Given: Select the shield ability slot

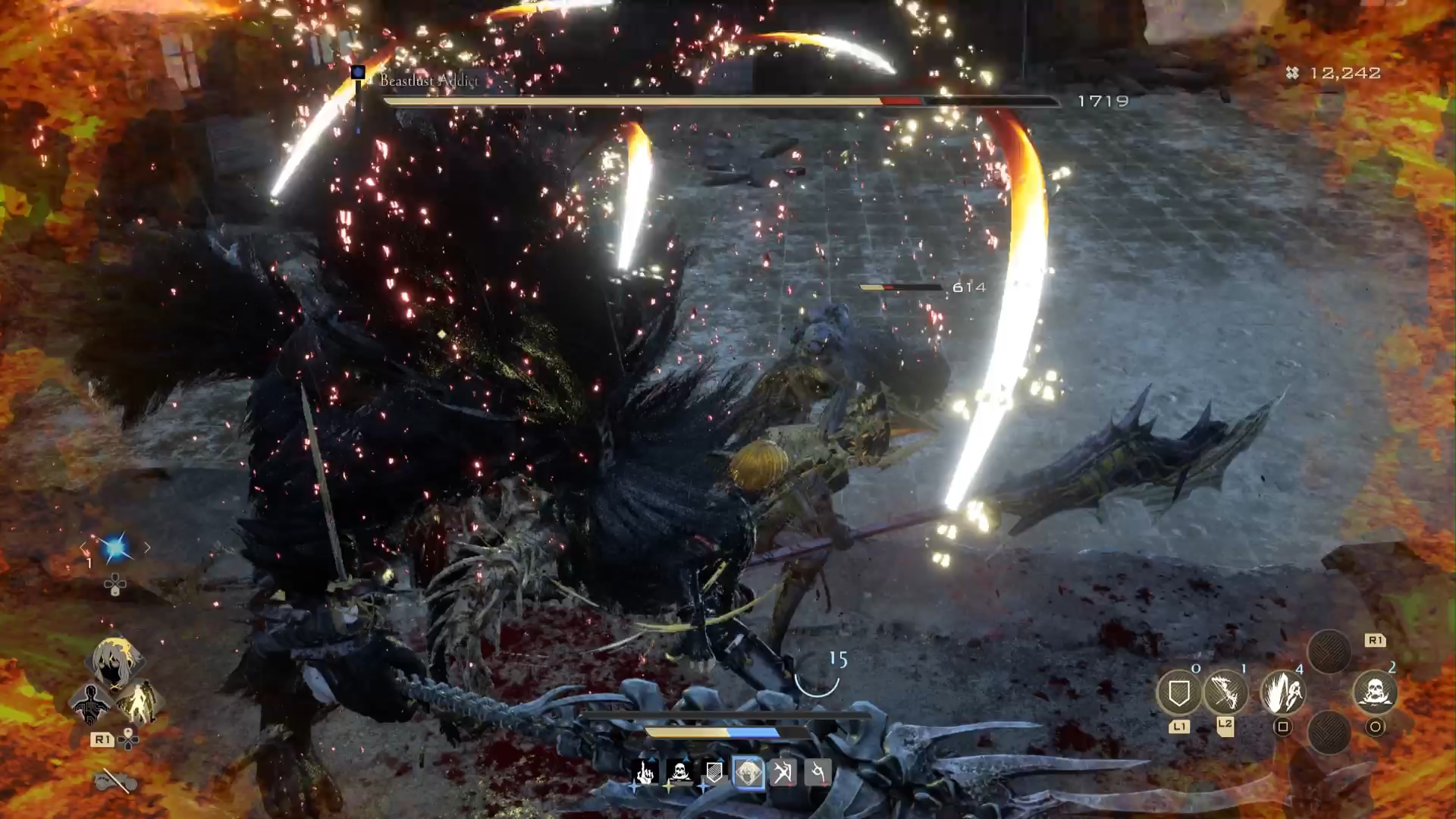Looking at the screenshot, I should click(1178, 692).
